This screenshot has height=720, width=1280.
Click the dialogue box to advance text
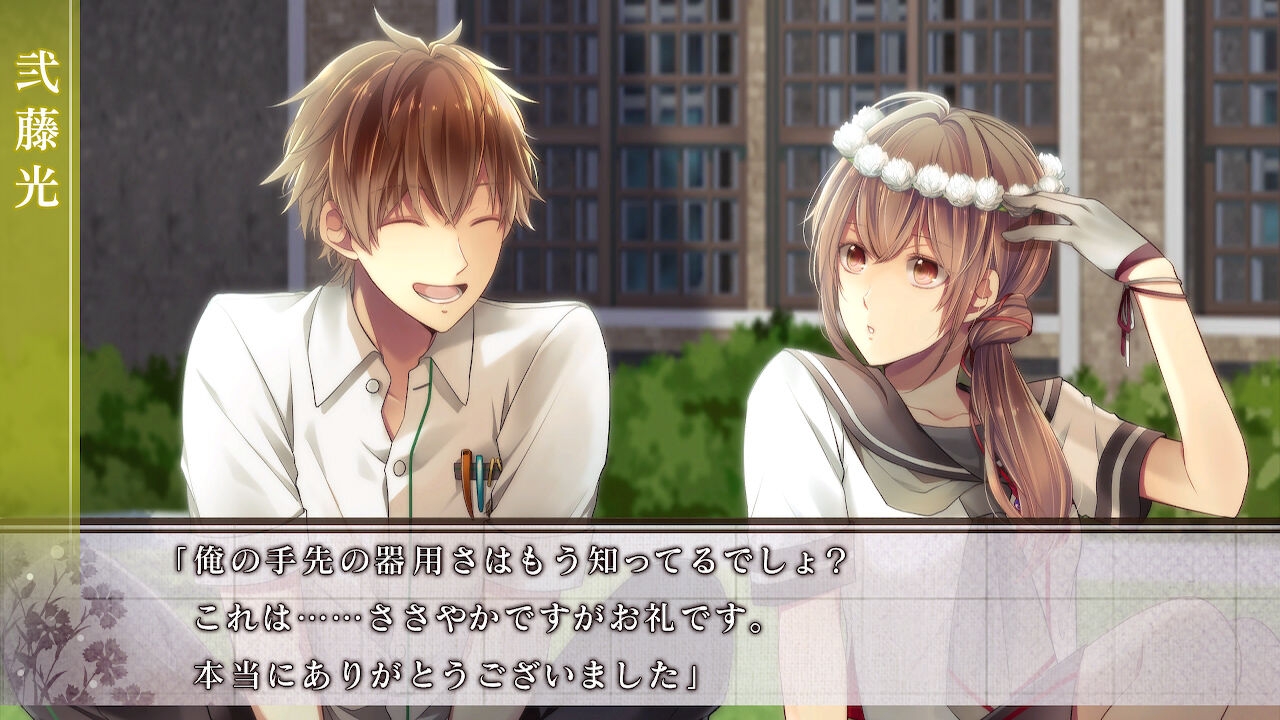pos(640,620)
